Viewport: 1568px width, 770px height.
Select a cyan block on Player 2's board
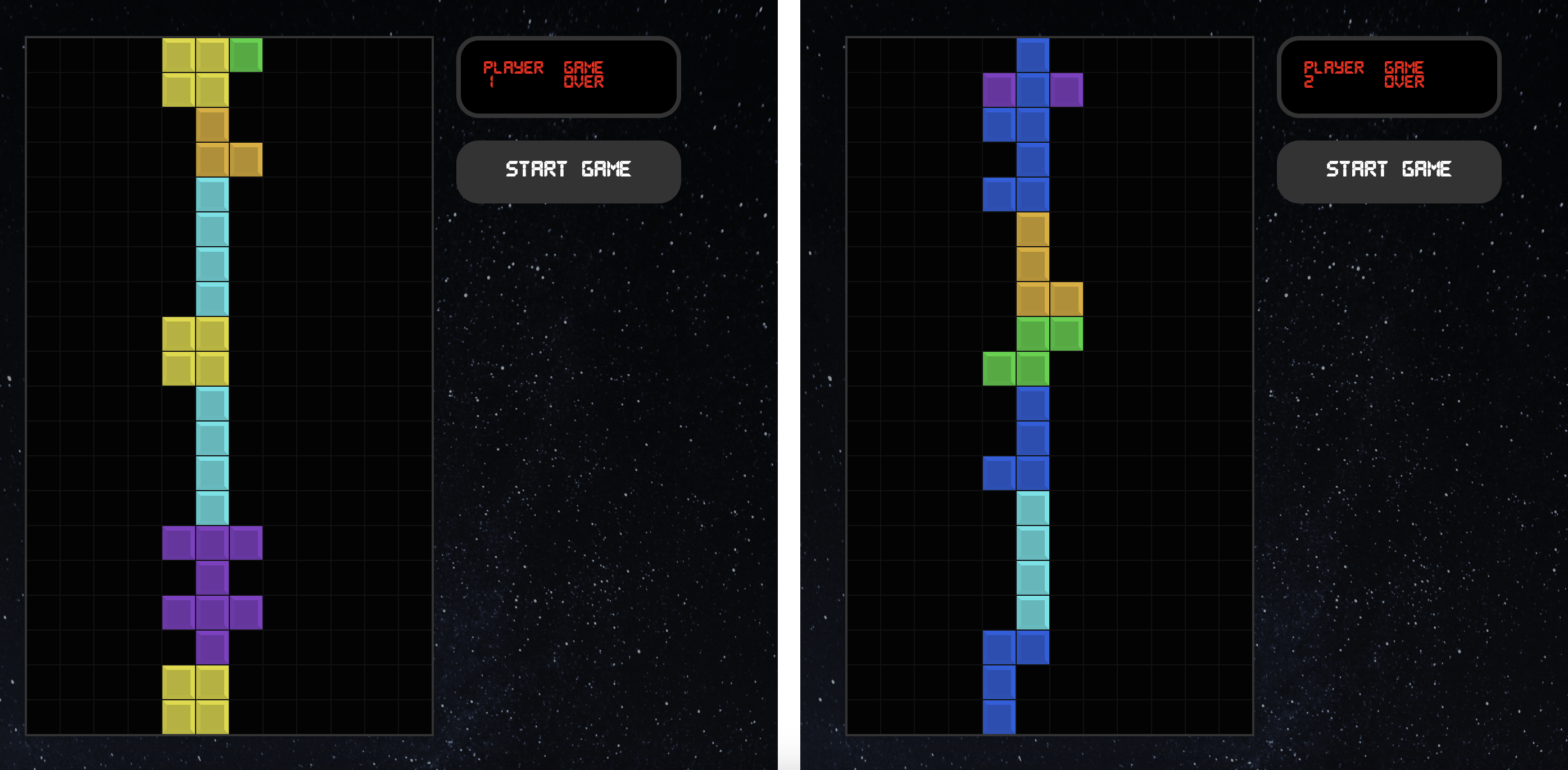(1033, 548)
